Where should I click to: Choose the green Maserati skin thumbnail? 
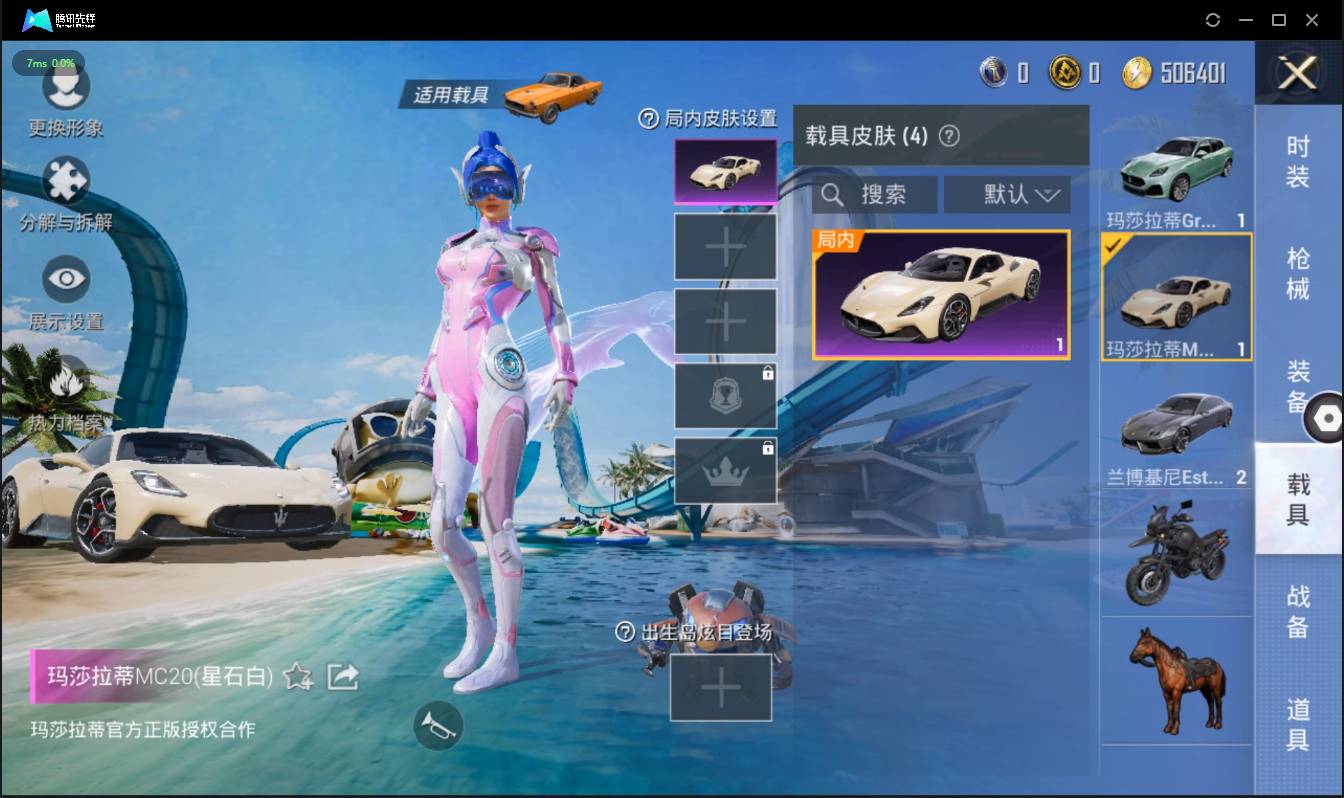click(x=1176, y=170)
